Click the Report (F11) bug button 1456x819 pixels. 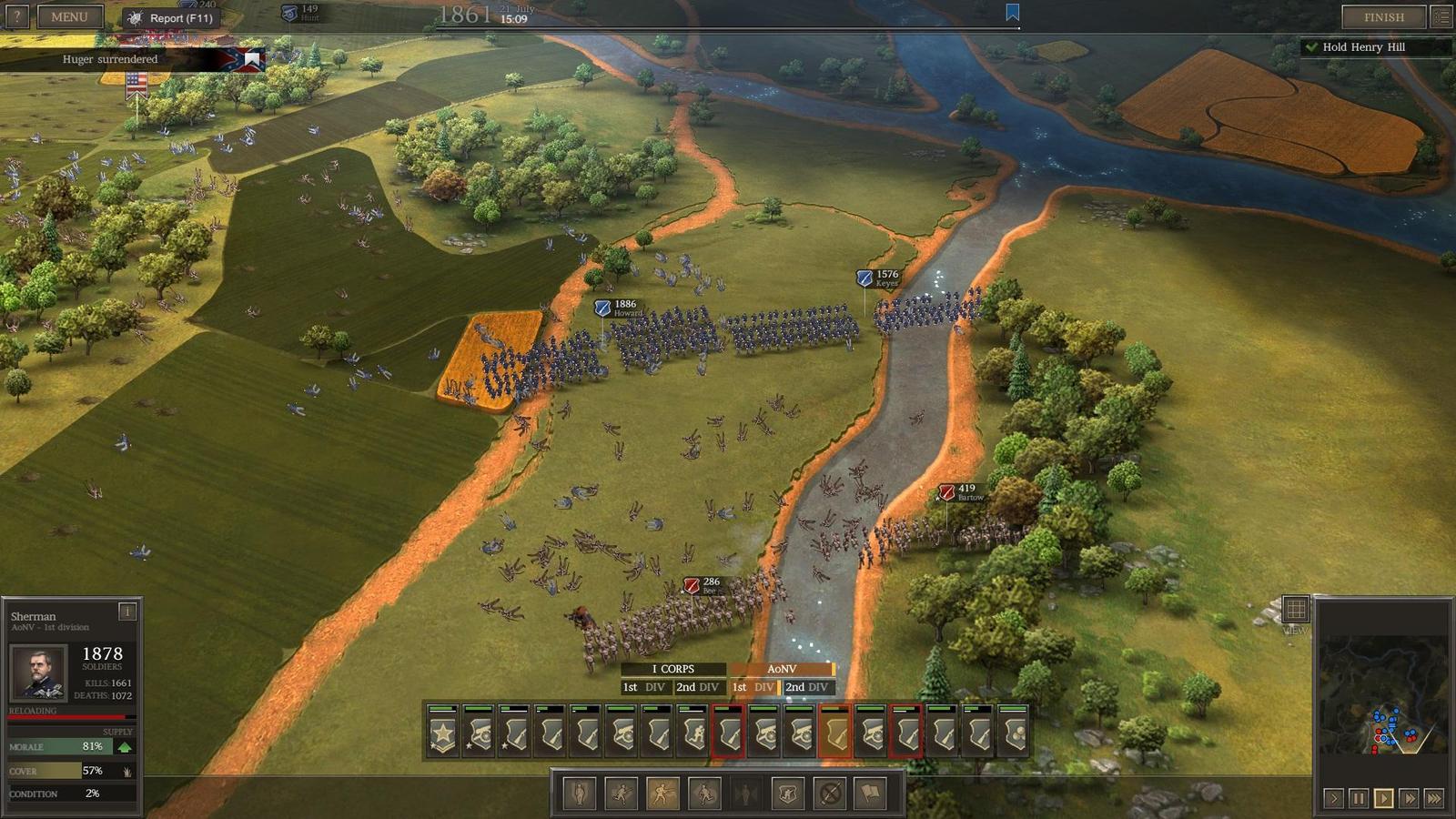click(x=170, y=17)
